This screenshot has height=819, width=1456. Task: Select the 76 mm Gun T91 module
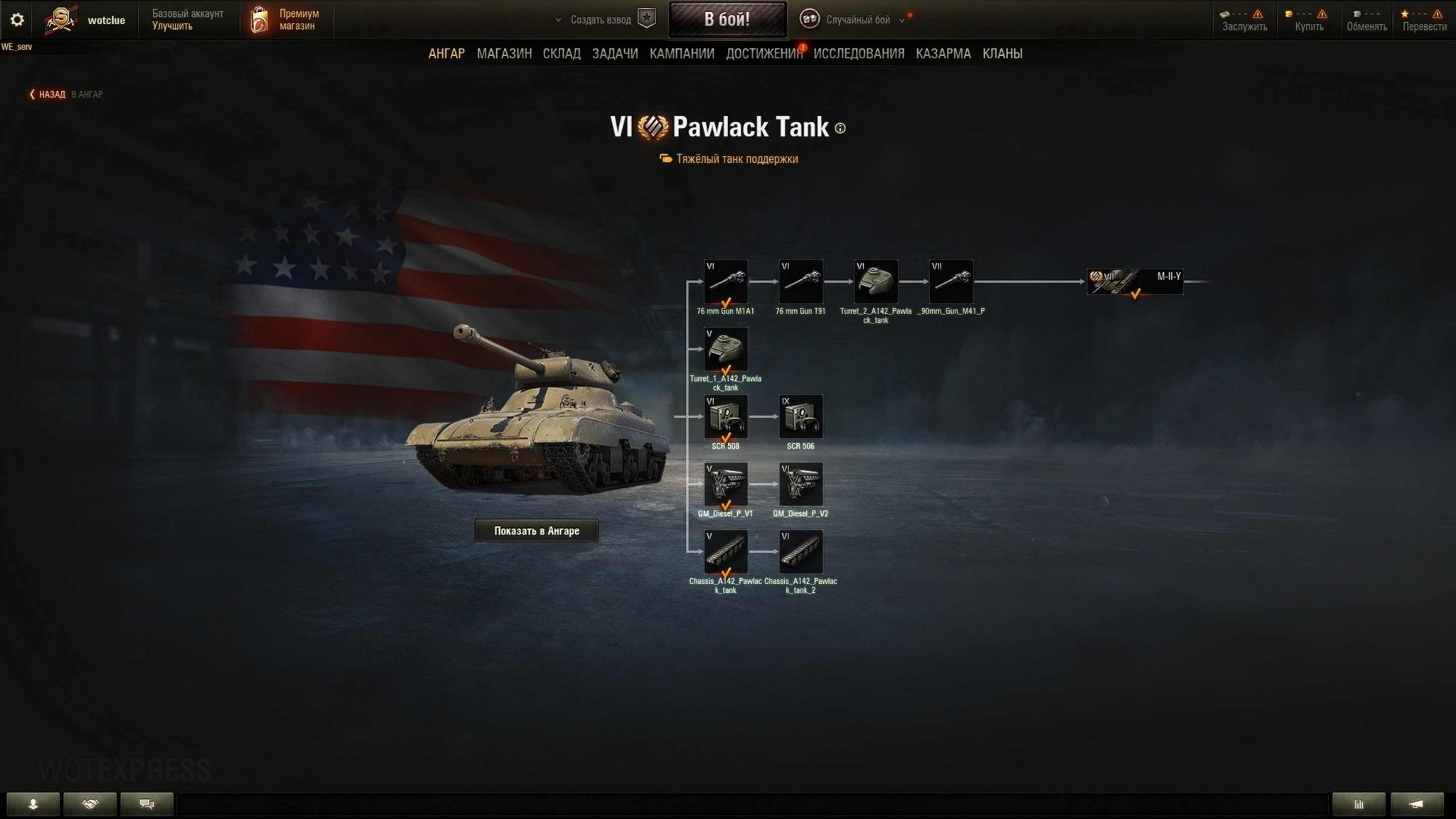(802, 283)
